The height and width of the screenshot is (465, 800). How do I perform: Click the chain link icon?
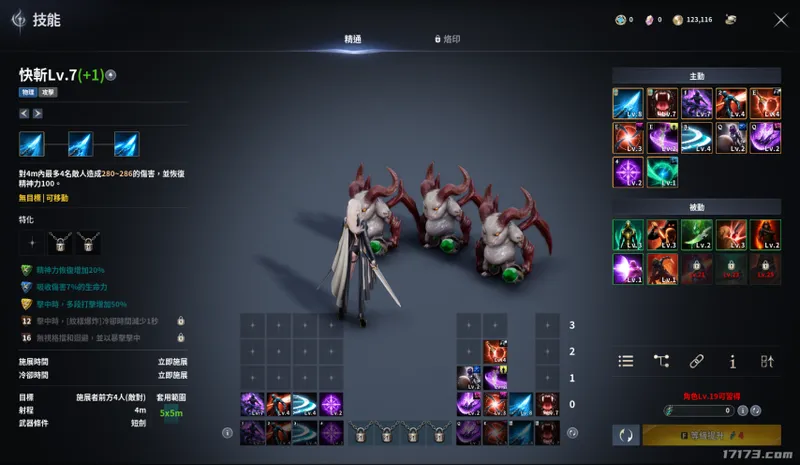click(696, 361)
